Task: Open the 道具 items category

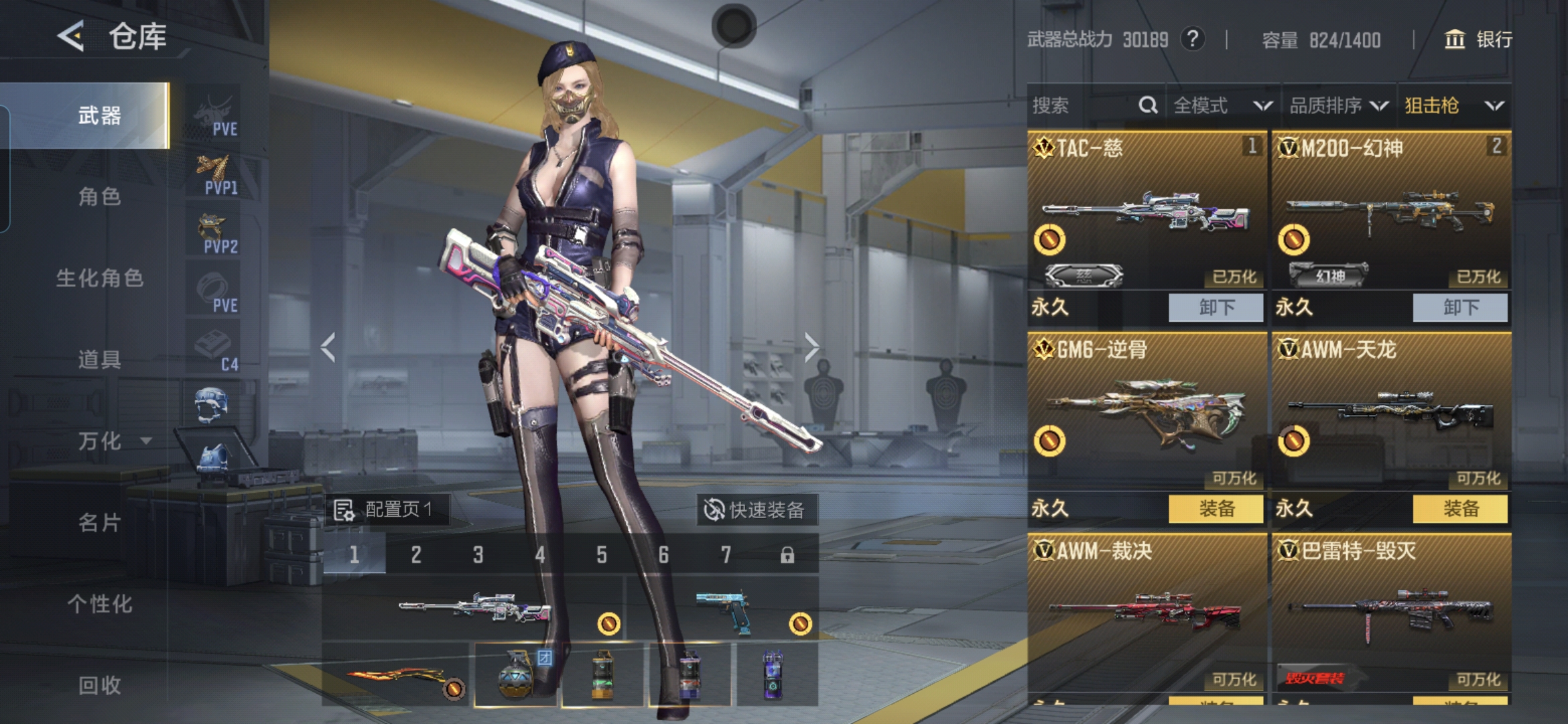Action: pyautogui.click(x=99, y=359)
